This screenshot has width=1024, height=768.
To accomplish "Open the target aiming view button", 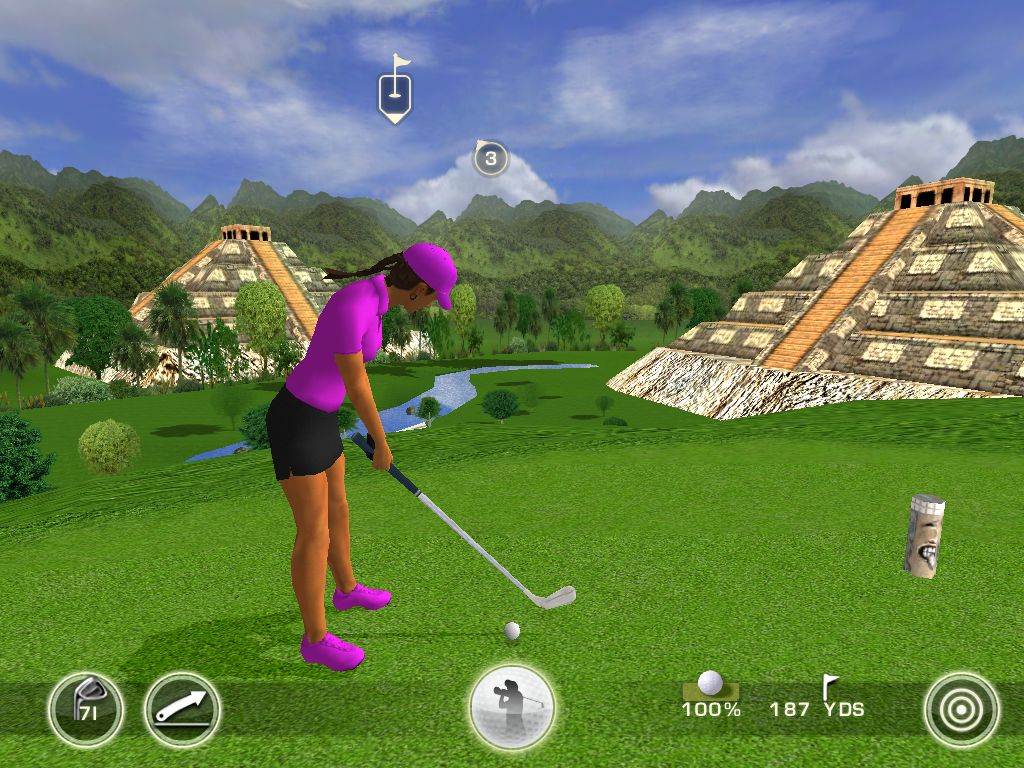I will click(x=961, y=709).
